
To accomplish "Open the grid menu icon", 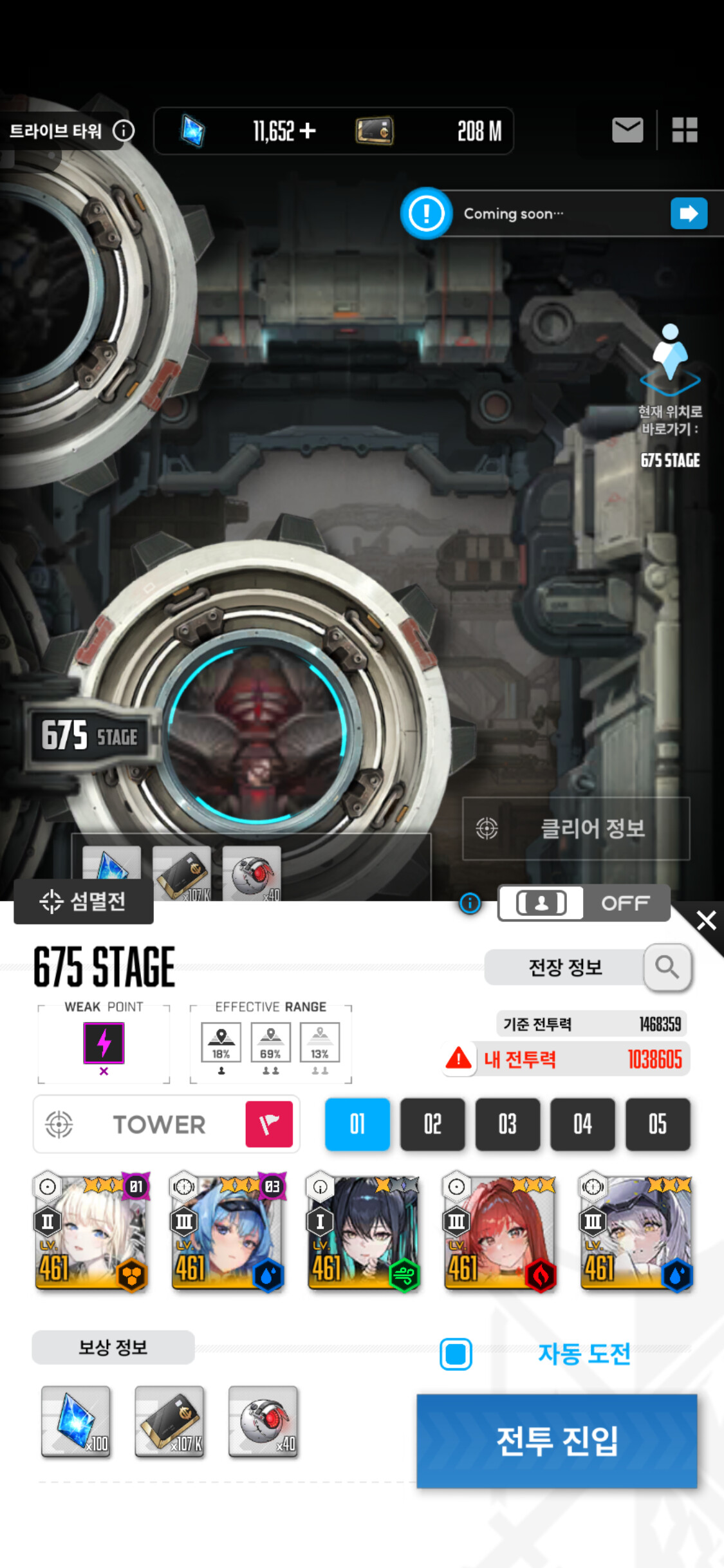I will (685, 130).
